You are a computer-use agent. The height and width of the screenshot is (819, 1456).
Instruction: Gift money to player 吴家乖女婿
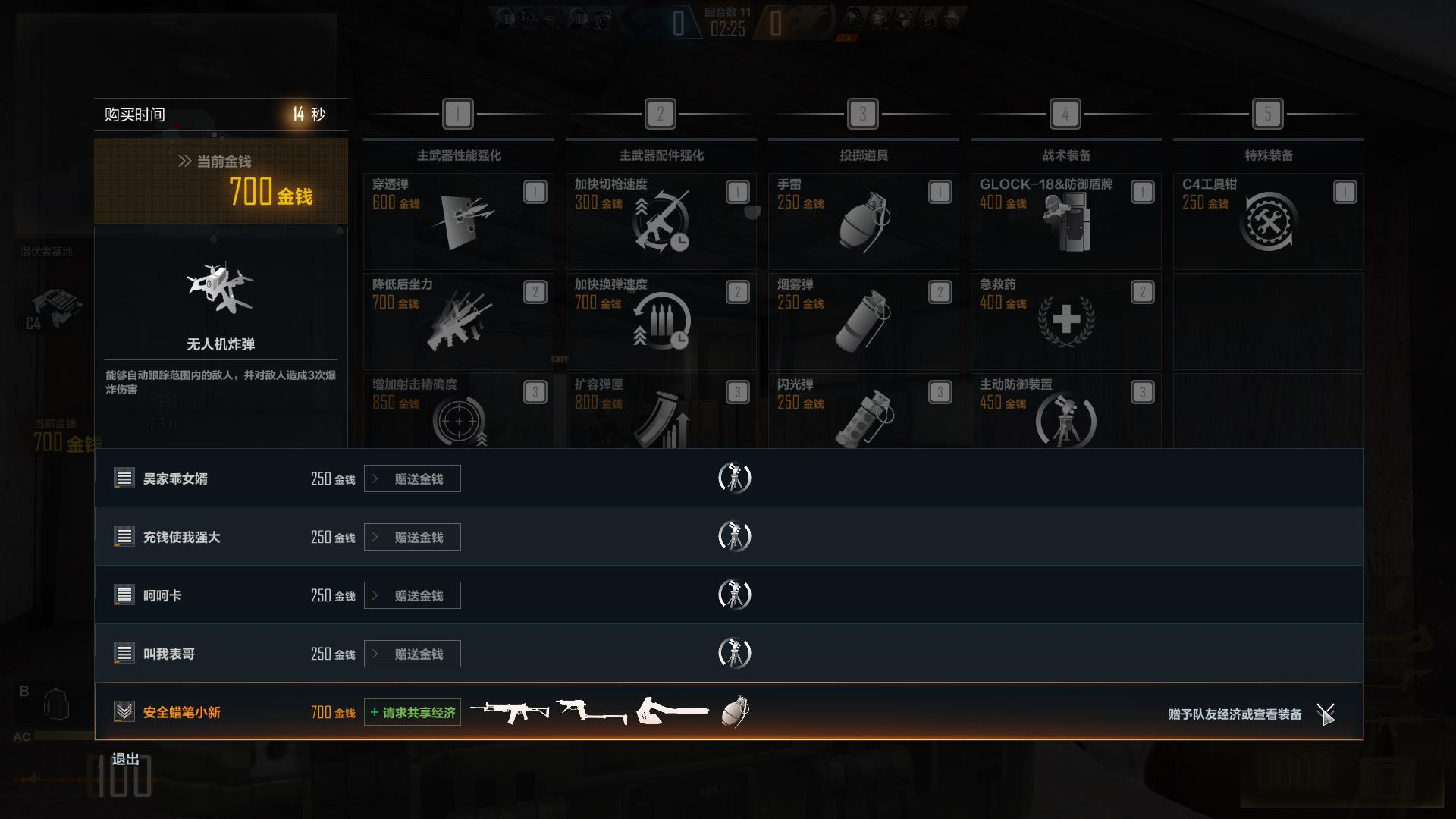(x=412, y=479)
